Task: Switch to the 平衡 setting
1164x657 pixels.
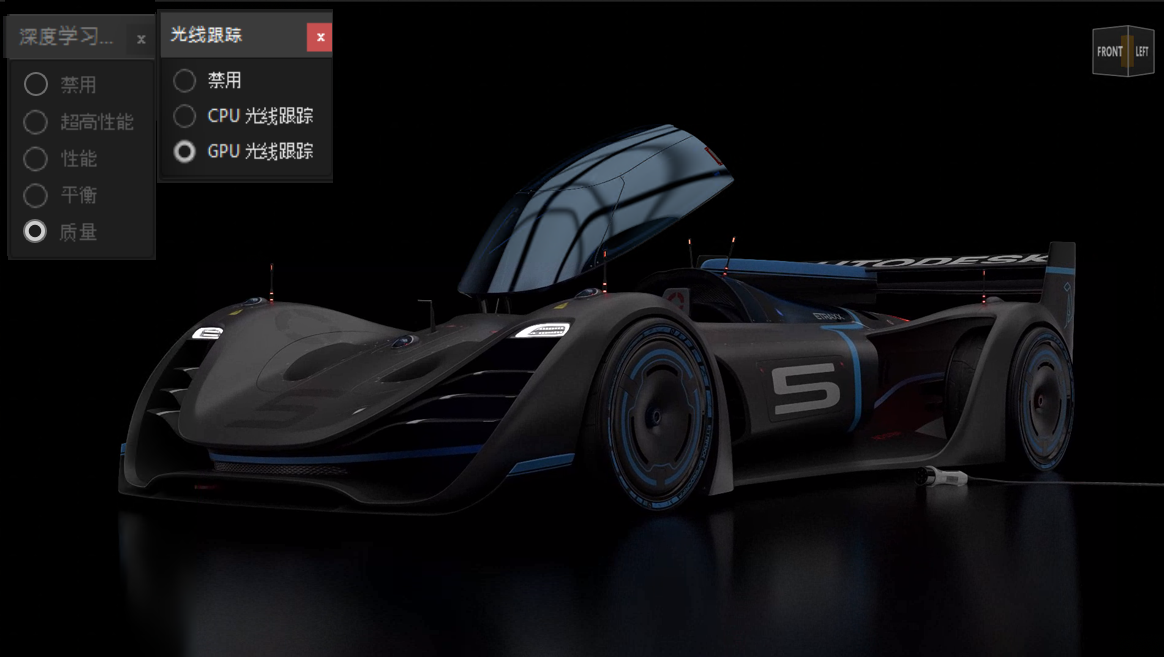Action: (36, 195)
